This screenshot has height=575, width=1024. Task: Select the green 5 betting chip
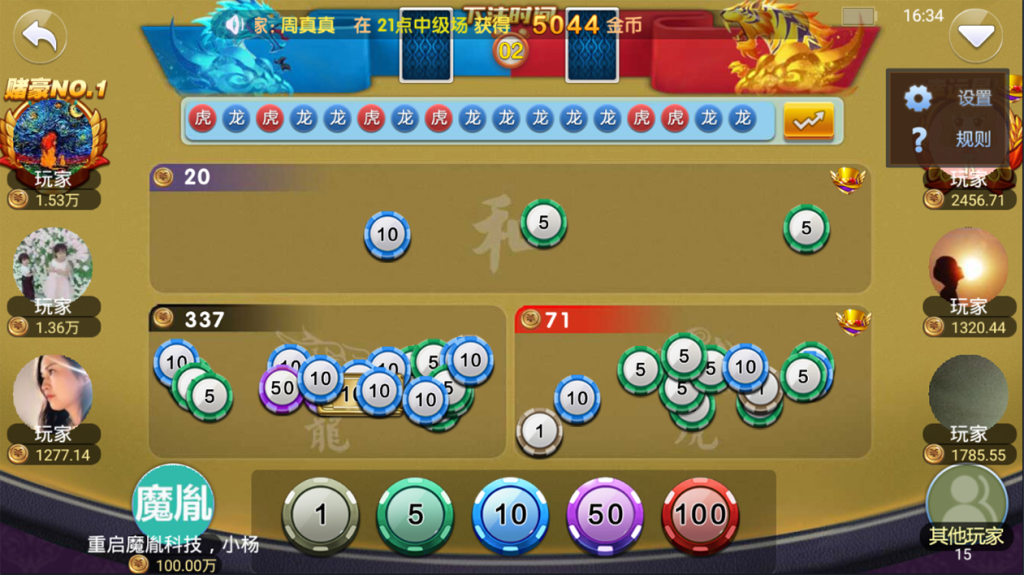415,515
